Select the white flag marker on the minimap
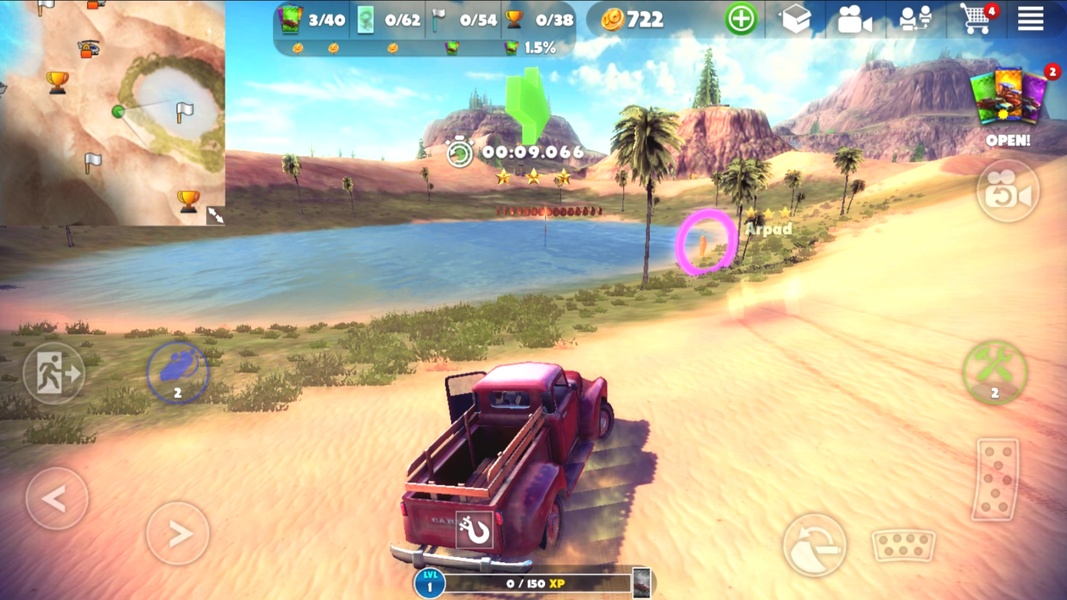The image size is (1067, 600). [183, 112]
